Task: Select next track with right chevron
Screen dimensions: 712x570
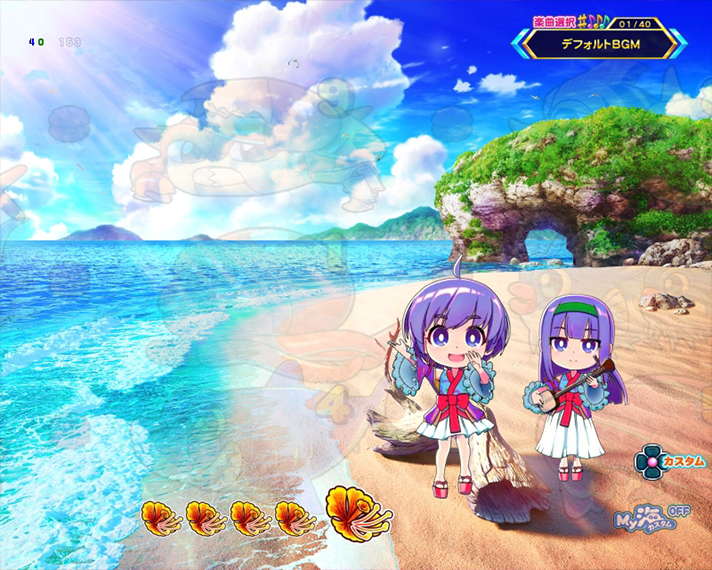Action: coord(679,44)
